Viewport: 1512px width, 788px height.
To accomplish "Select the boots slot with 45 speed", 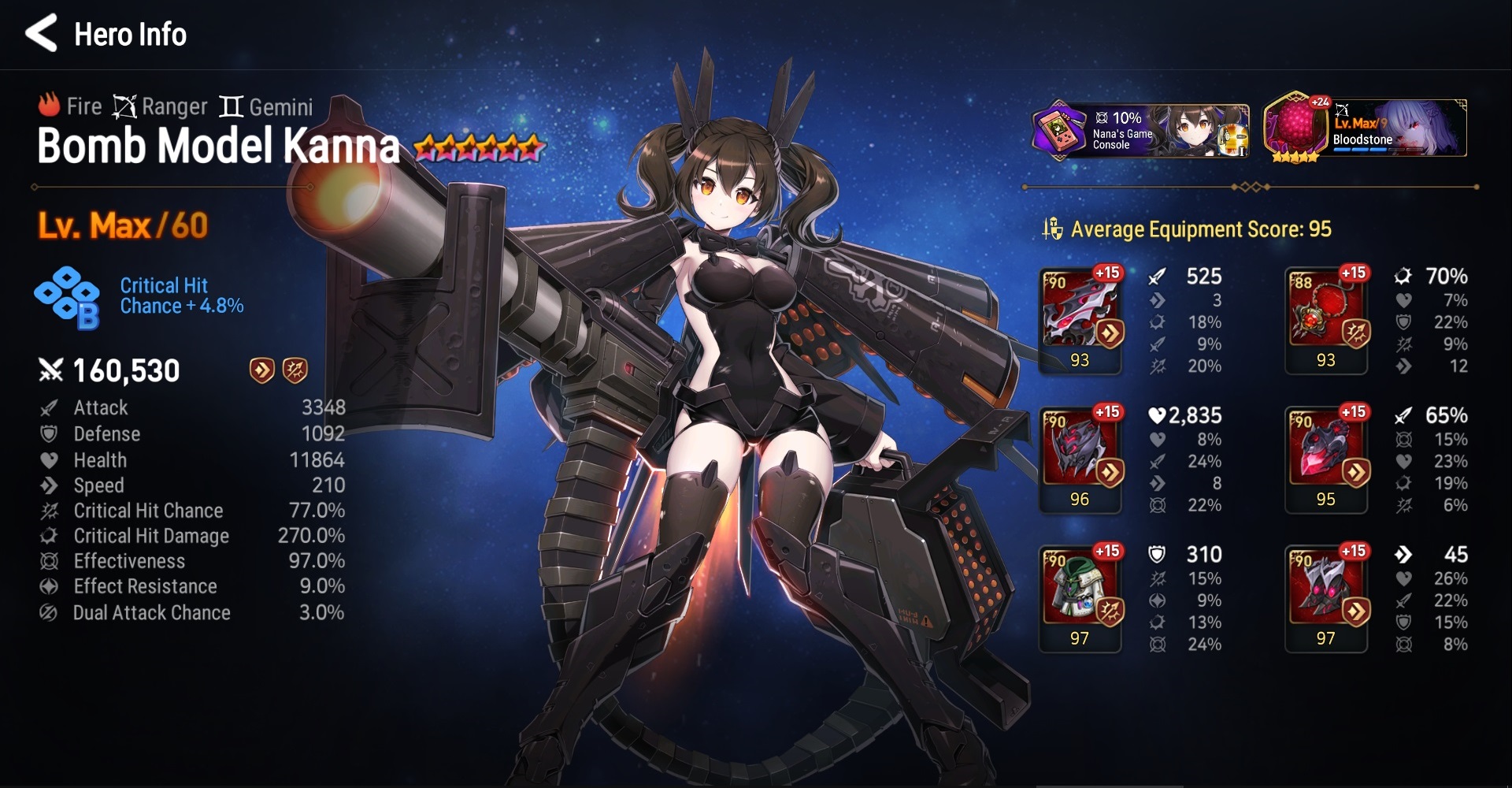I will tap(1326, 597).
